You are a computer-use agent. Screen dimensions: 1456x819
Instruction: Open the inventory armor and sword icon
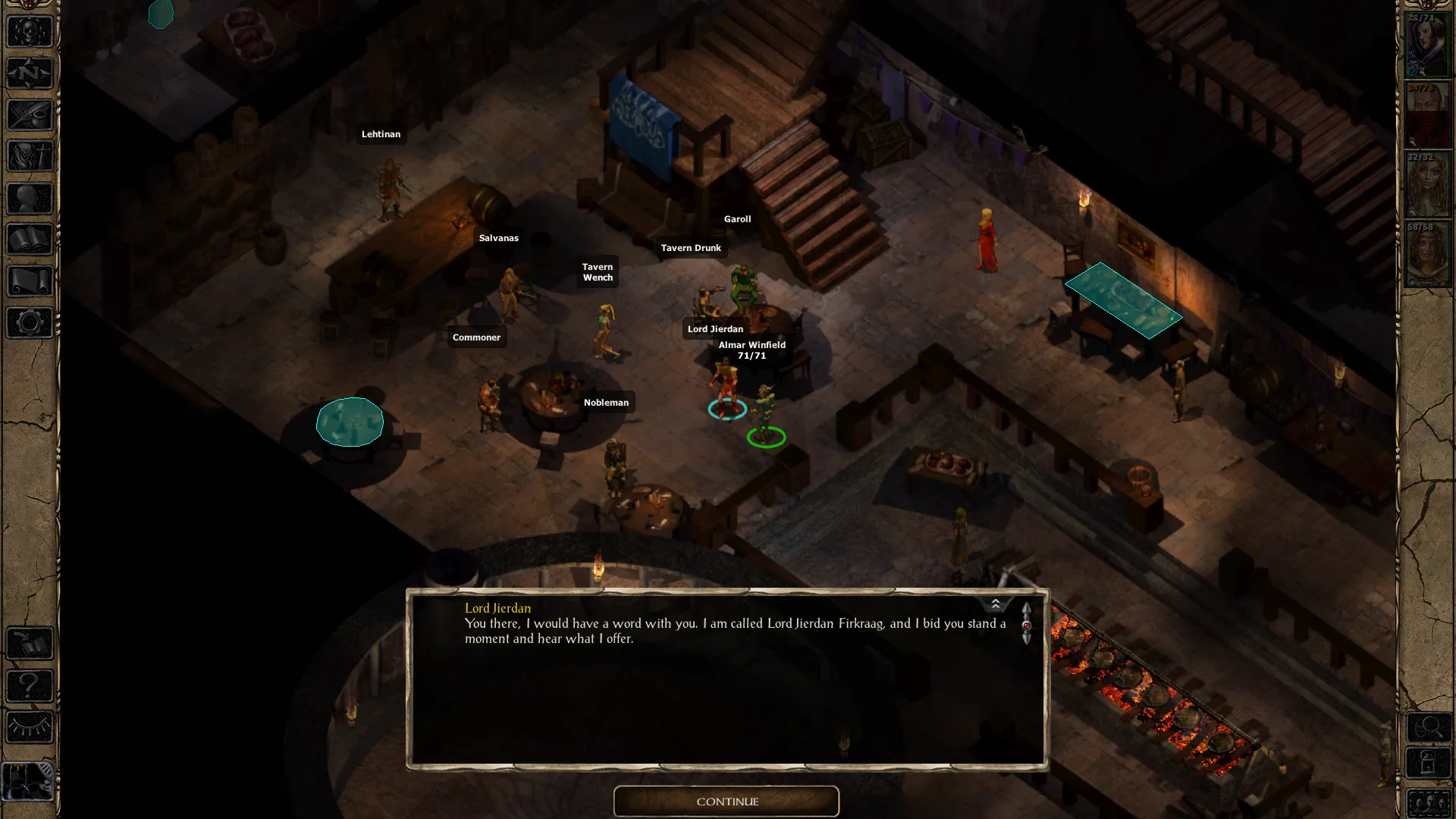(x=30, y=157)
